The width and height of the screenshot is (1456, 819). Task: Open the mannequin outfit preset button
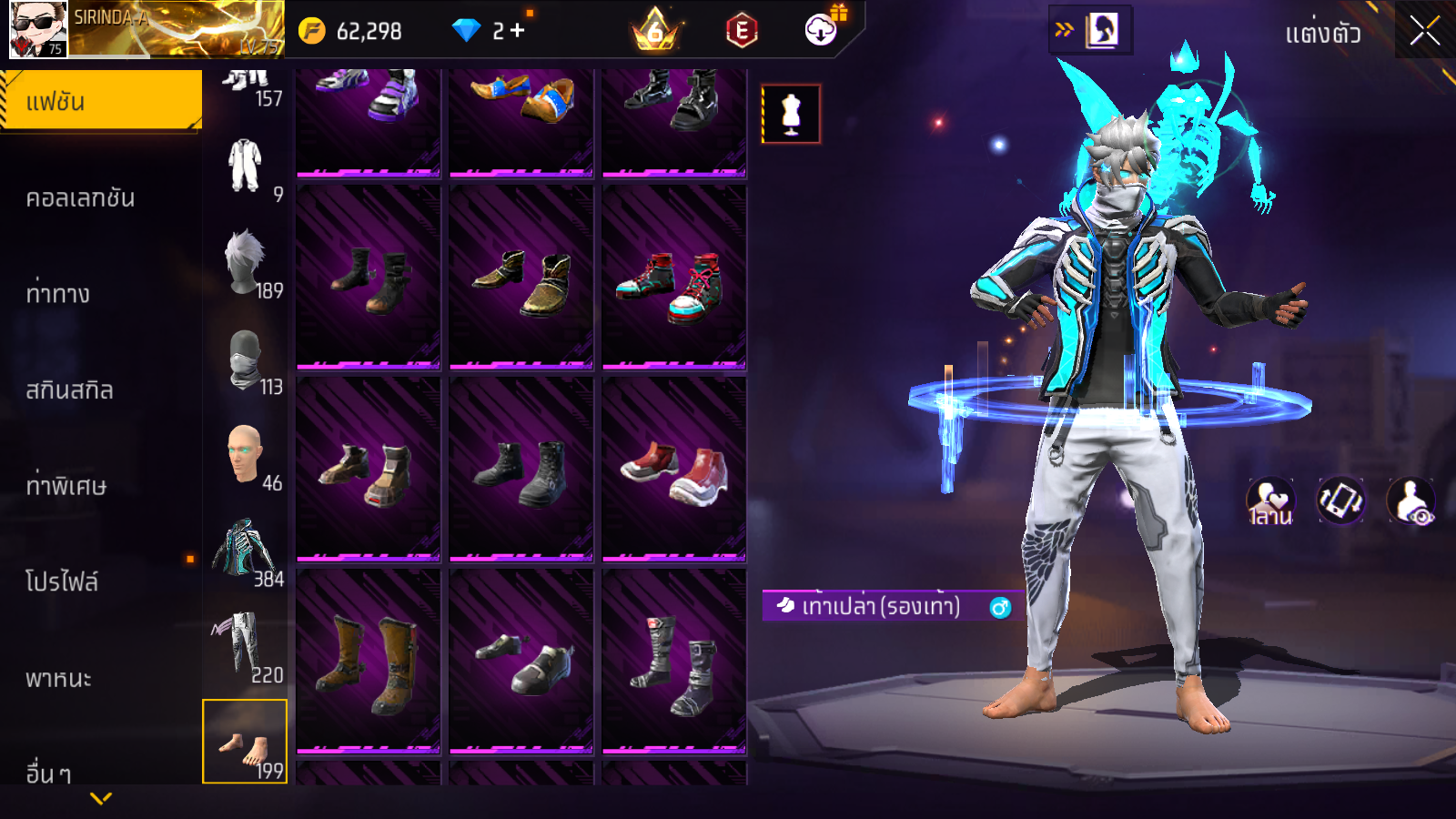[791, 115]
